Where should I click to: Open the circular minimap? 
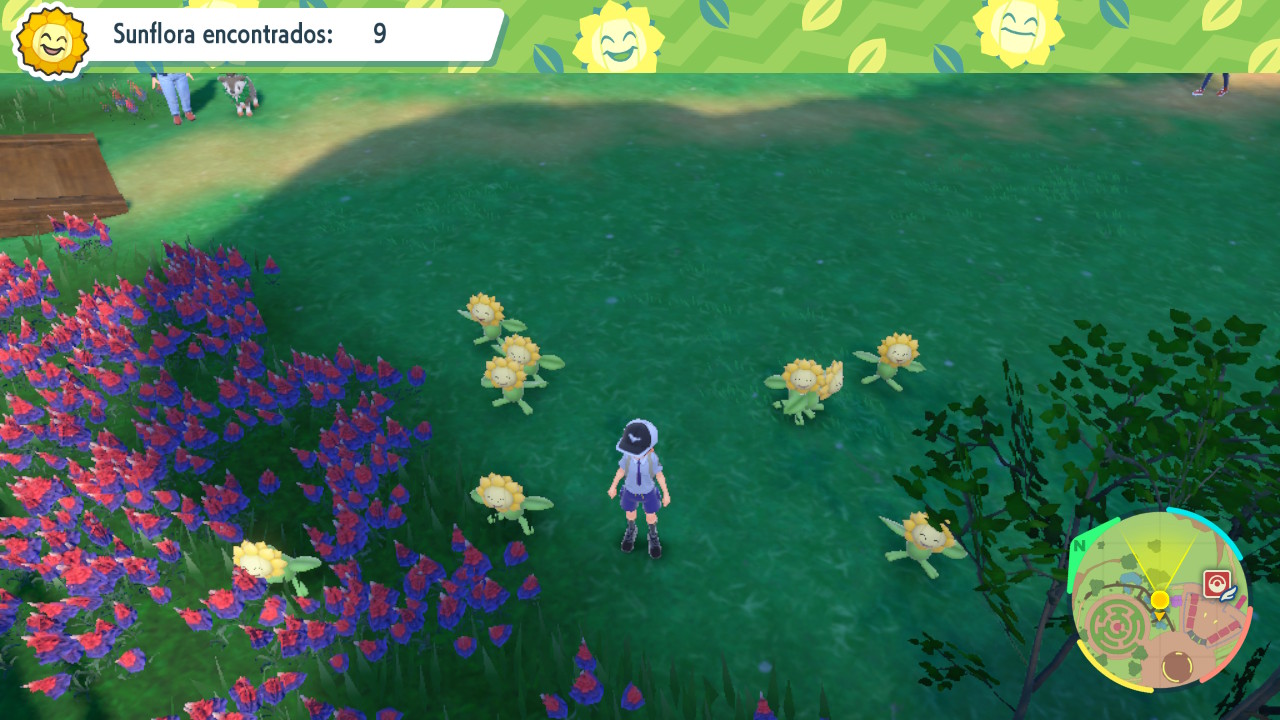point(1159,600)
